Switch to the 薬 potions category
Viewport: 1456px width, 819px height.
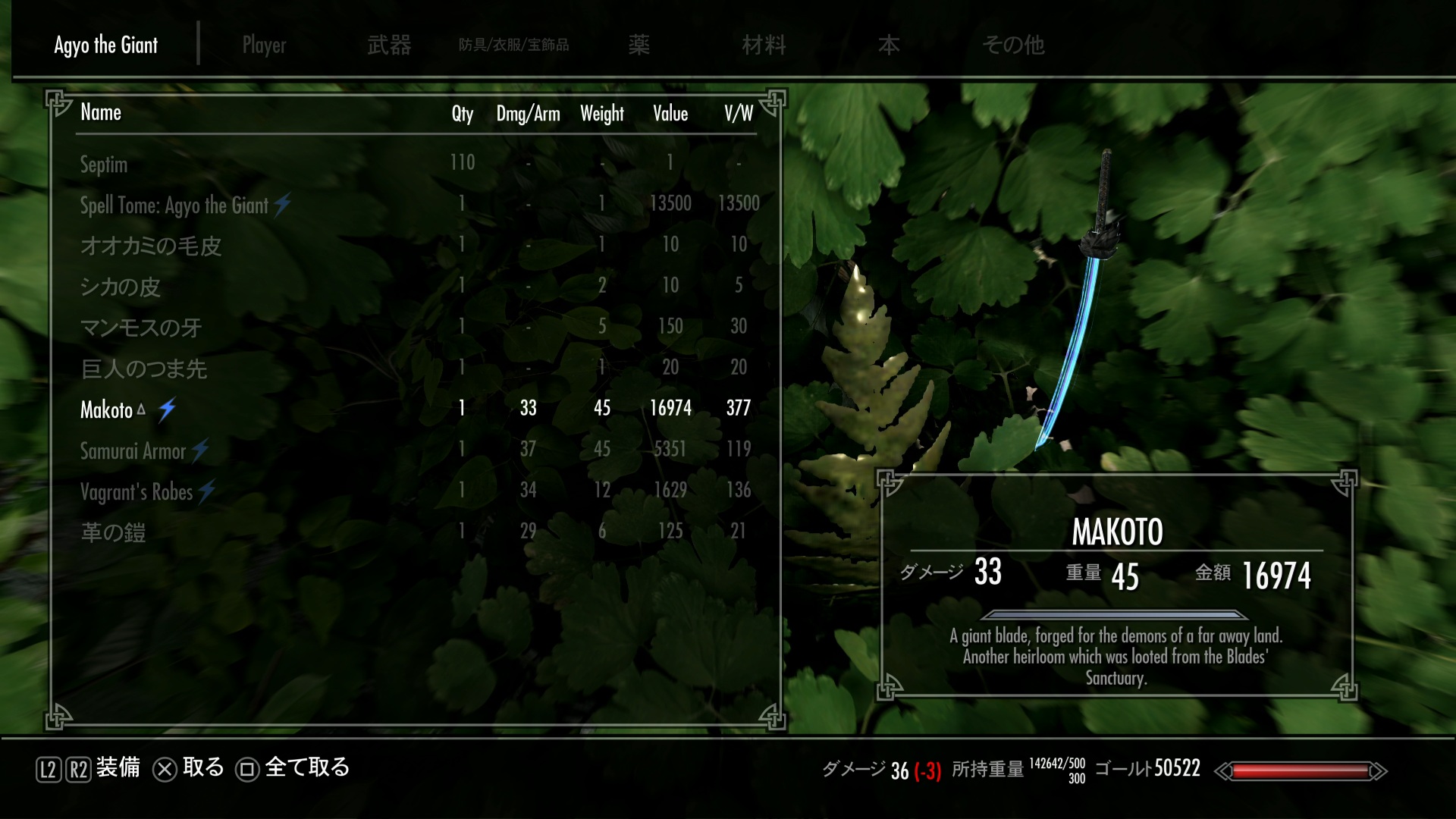639,45
